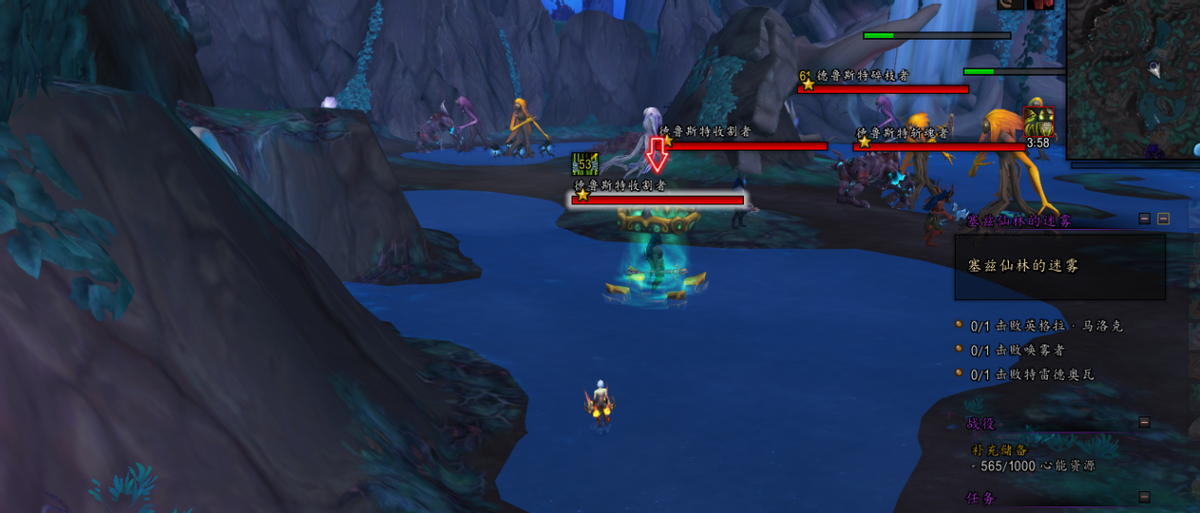Select the highlighted 德鲁斯特收割者 nameplate

[x=658, y=200]
